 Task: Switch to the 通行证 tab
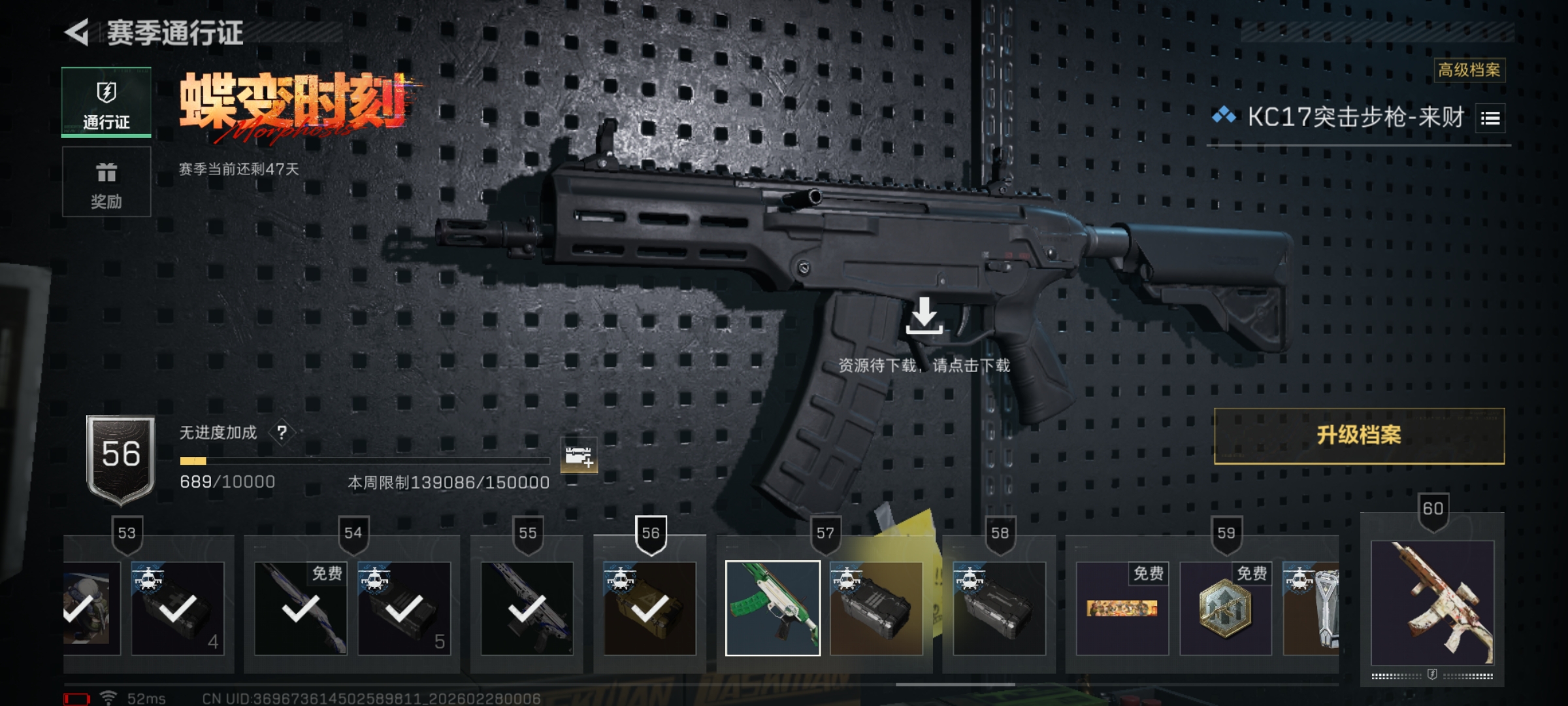point(106,103)
